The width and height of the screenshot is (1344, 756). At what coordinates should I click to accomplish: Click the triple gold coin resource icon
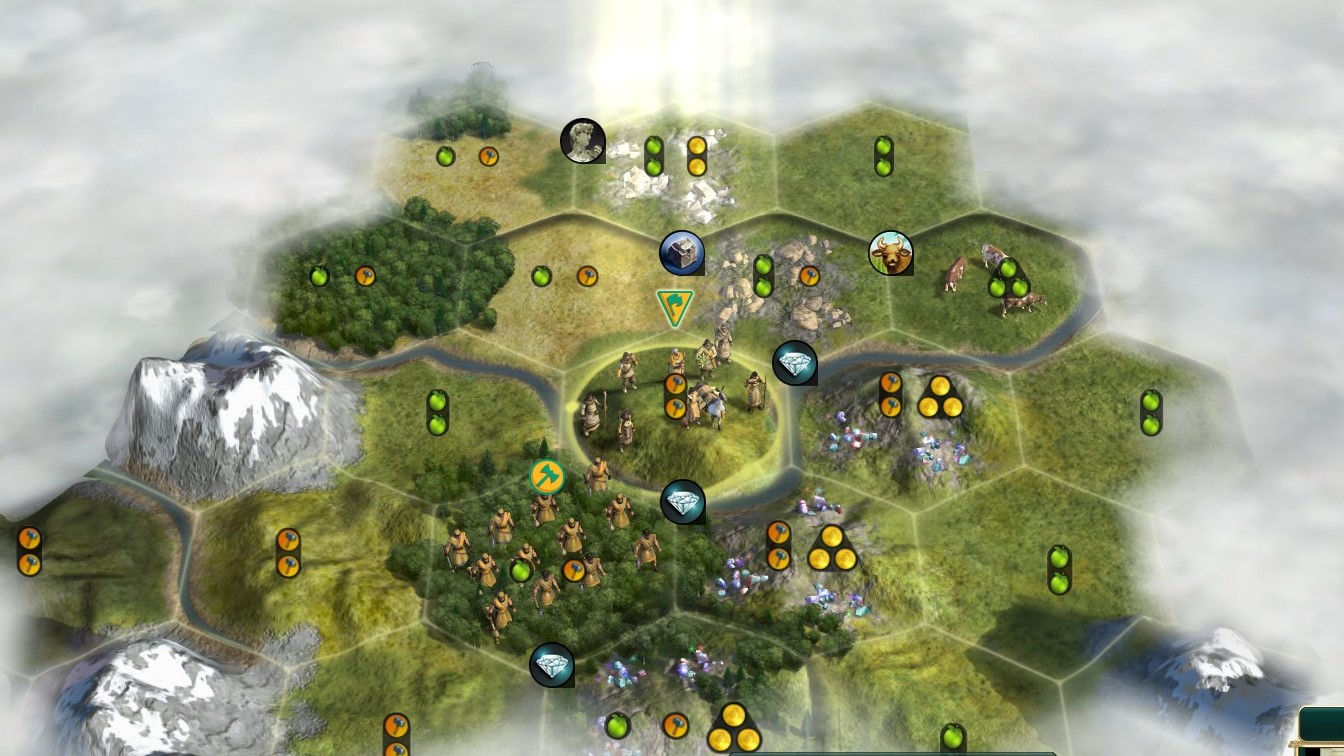click(x=940, y=398)
